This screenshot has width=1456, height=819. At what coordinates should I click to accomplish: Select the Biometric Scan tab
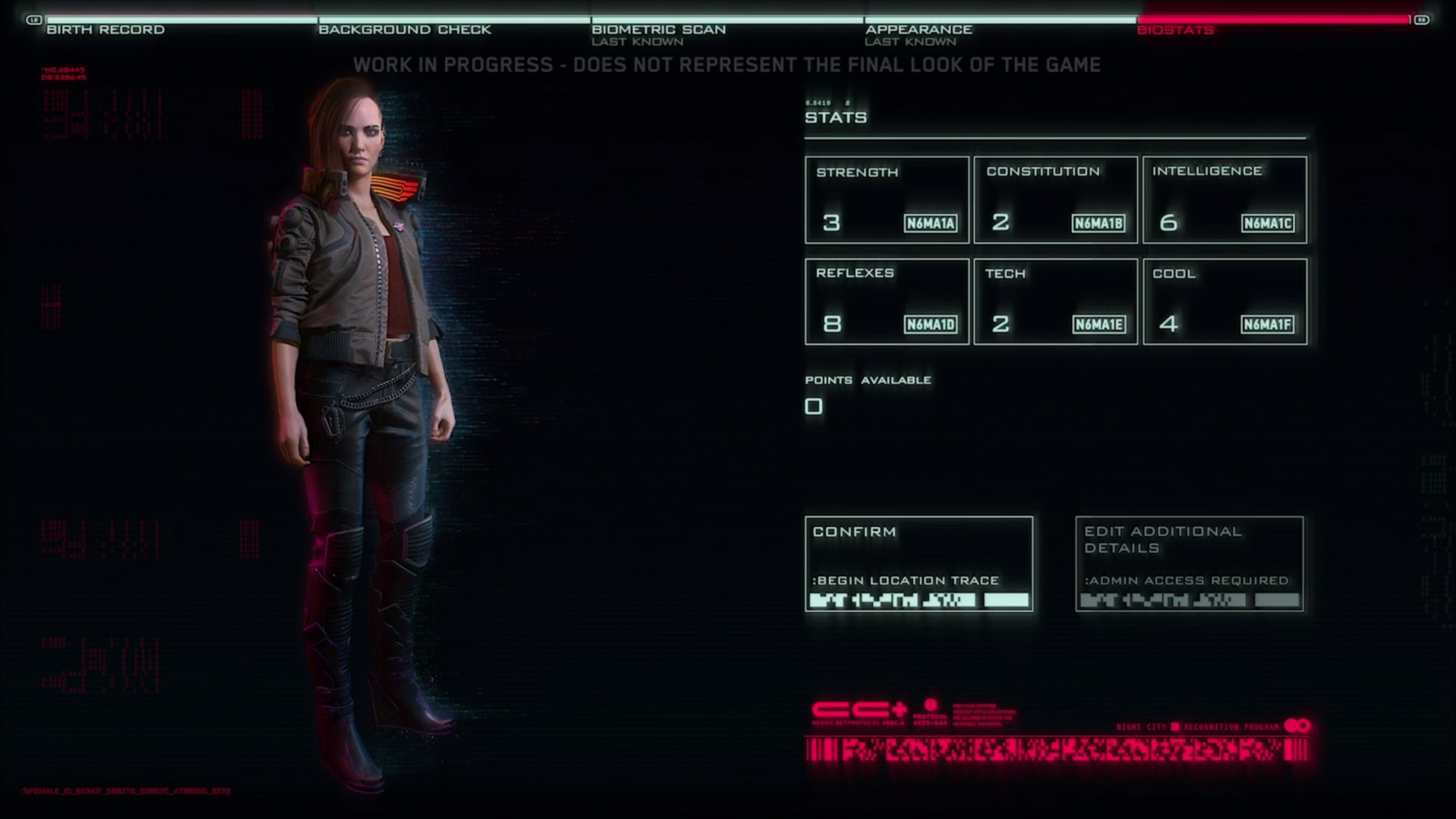coord(660,29)
